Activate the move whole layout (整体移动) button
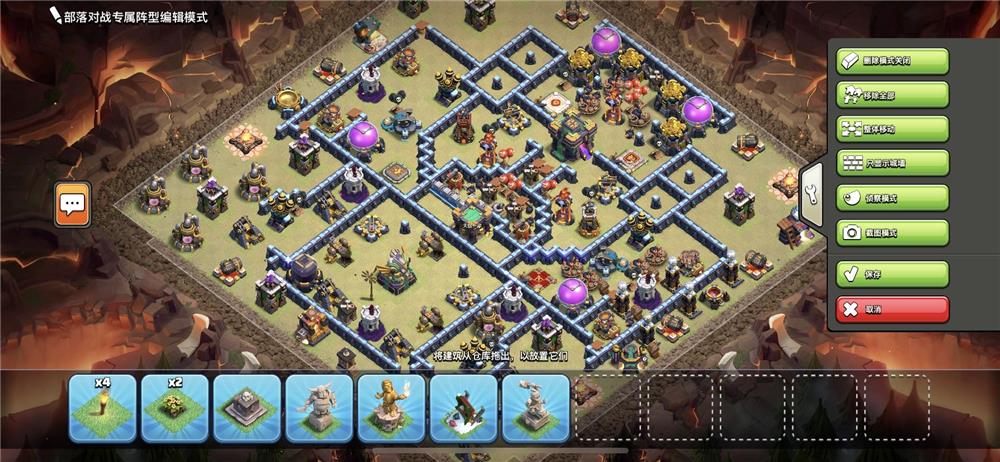 (x=892, y=129)
